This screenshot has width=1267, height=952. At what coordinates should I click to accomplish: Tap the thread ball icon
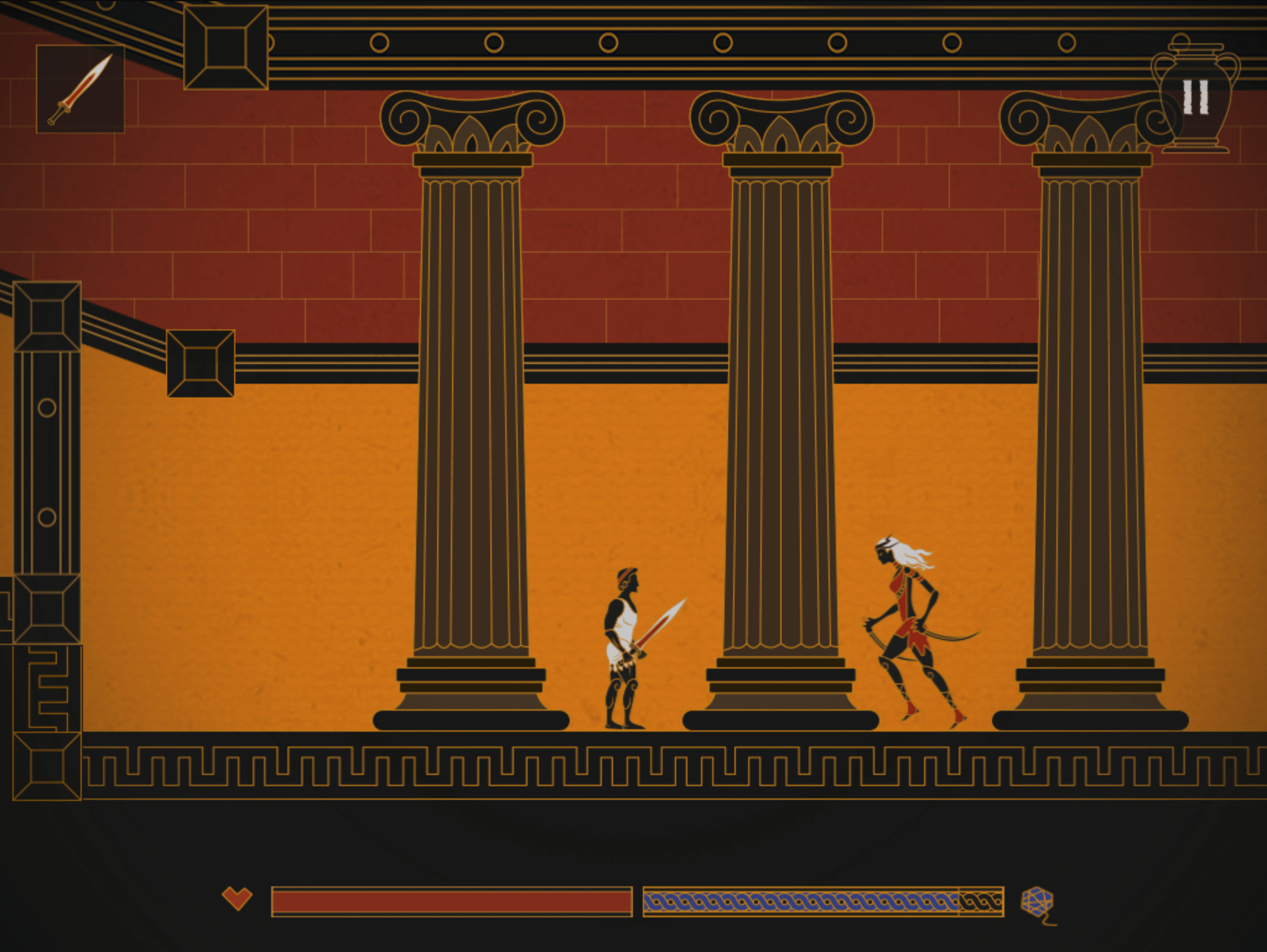pyautogui.click(x=1037, y=902)
